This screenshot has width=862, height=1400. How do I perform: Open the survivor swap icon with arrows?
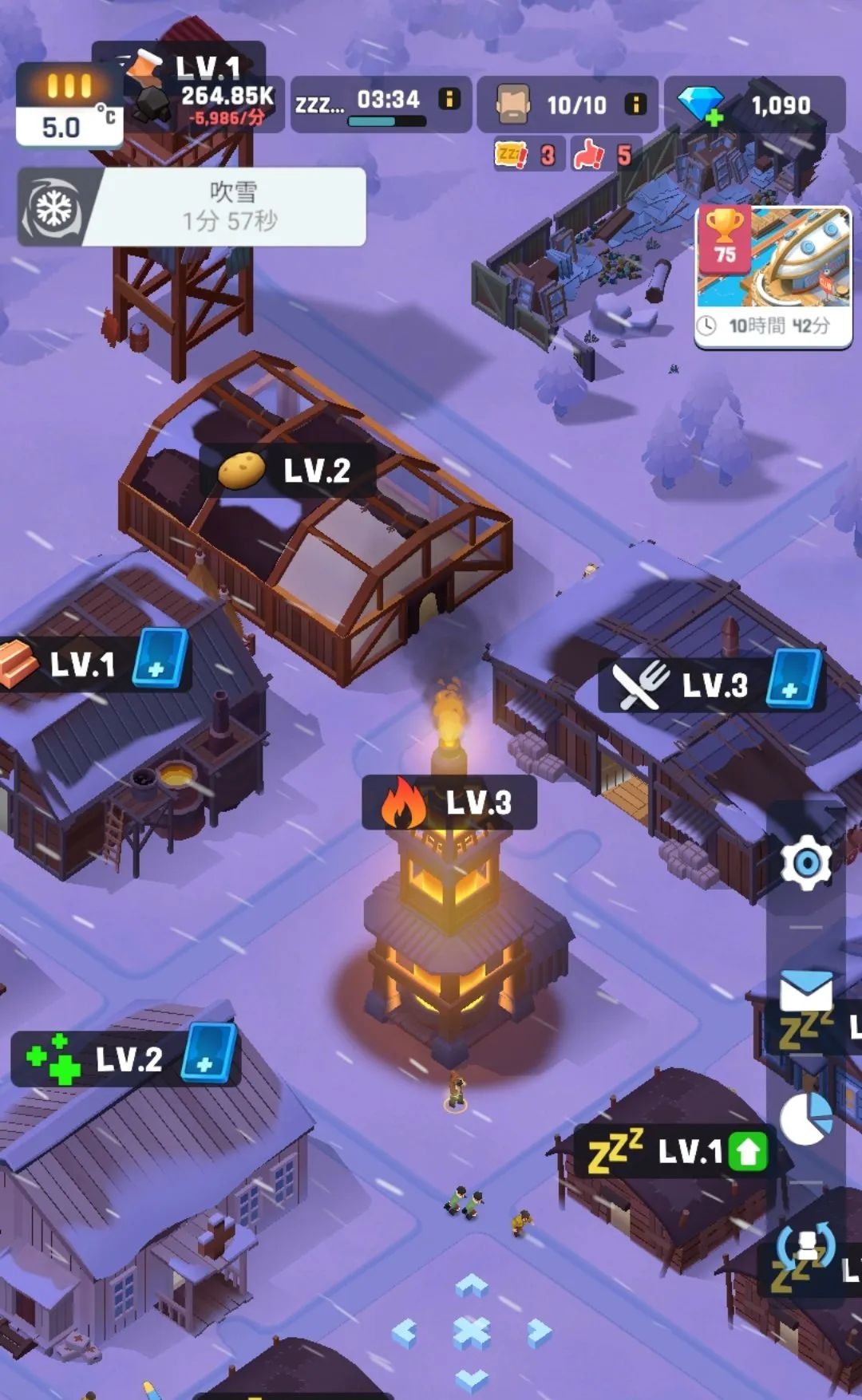[806, 1246]
